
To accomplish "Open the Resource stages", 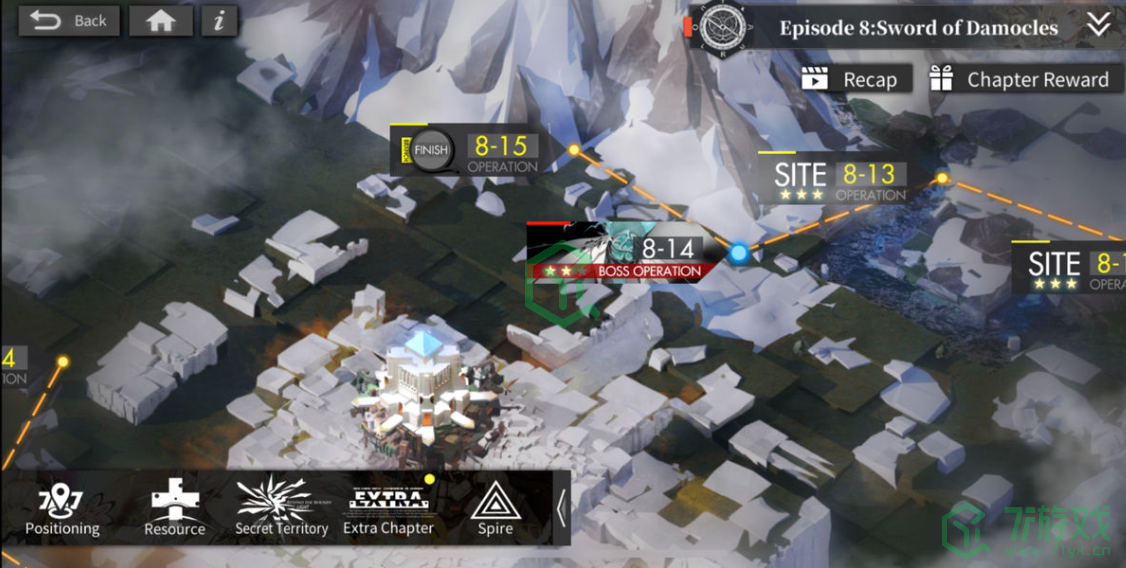I will tap(174, 510).
